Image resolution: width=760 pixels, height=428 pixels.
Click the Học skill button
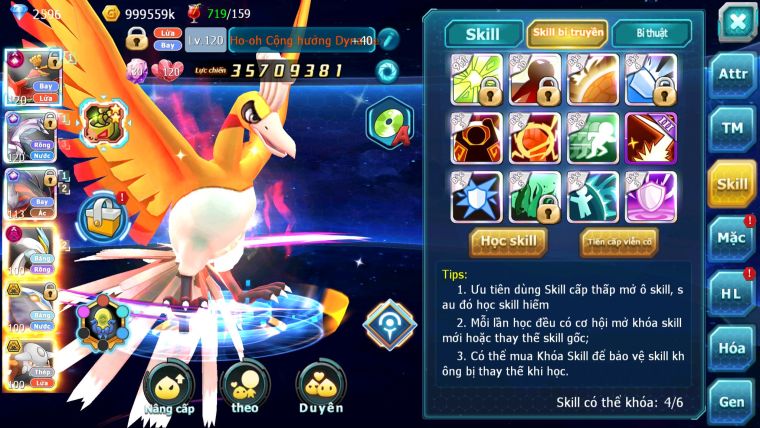pos(509,241)
